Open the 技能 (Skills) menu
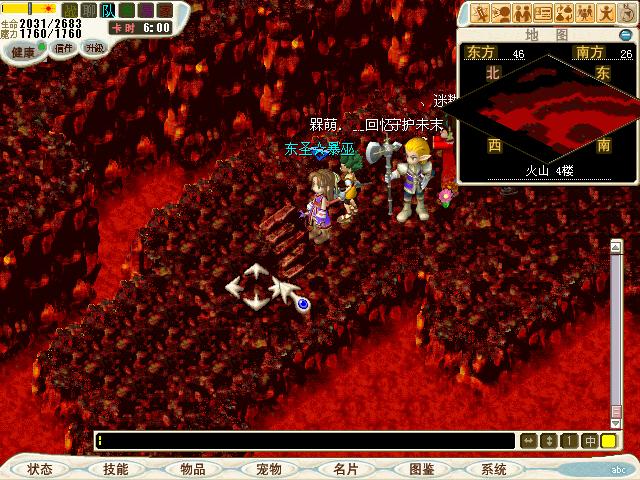Viewport: 640px width, 480px height. [x=115, y=469]
